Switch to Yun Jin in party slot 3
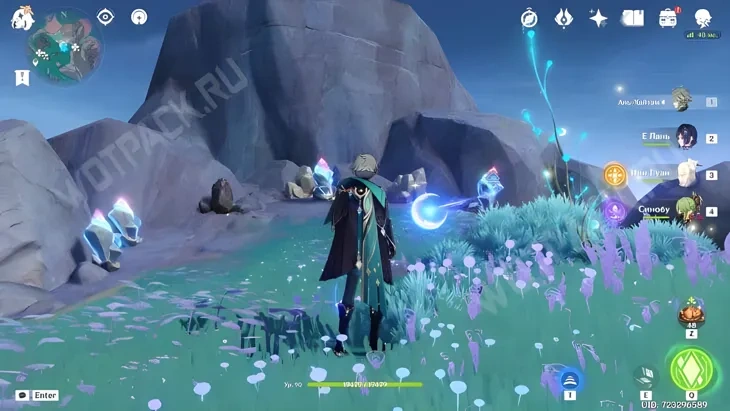Viewport: 730px width, 411px height. tap(686, 173)
